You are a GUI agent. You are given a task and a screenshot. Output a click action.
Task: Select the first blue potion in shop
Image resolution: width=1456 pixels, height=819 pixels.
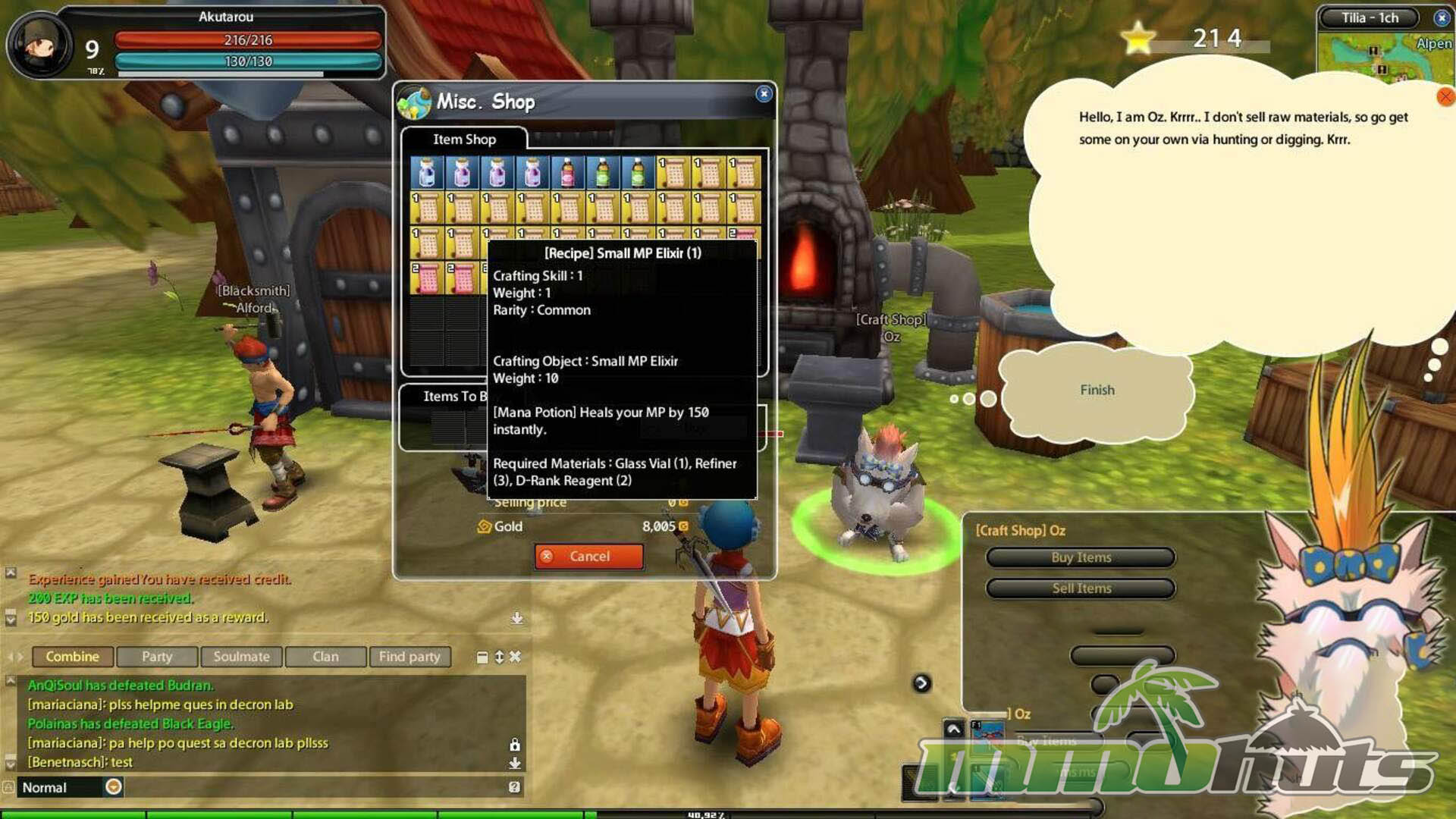pyautogui.click(x=427, y=173)
